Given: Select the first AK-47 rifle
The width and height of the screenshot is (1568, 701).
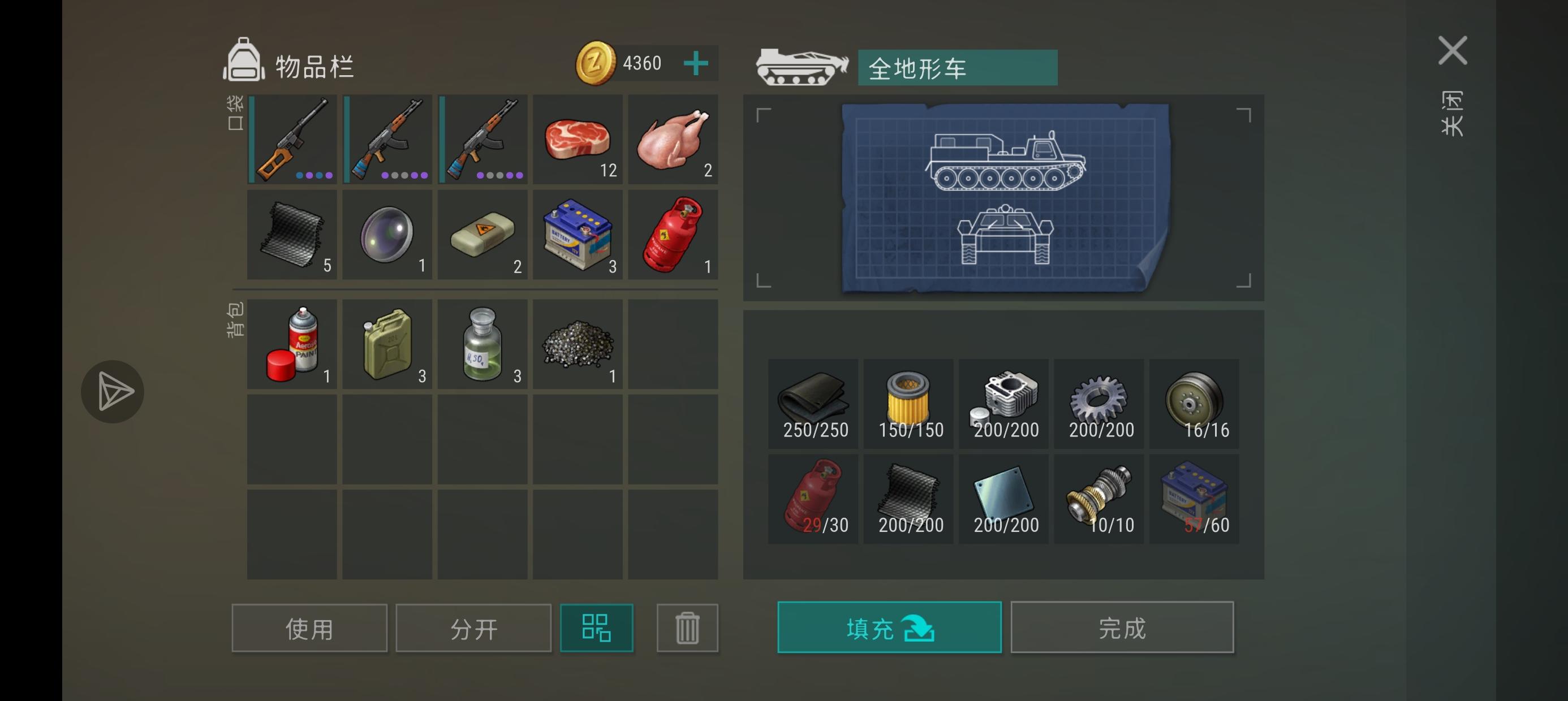Looking at the screenshot, I should [387, 139].
